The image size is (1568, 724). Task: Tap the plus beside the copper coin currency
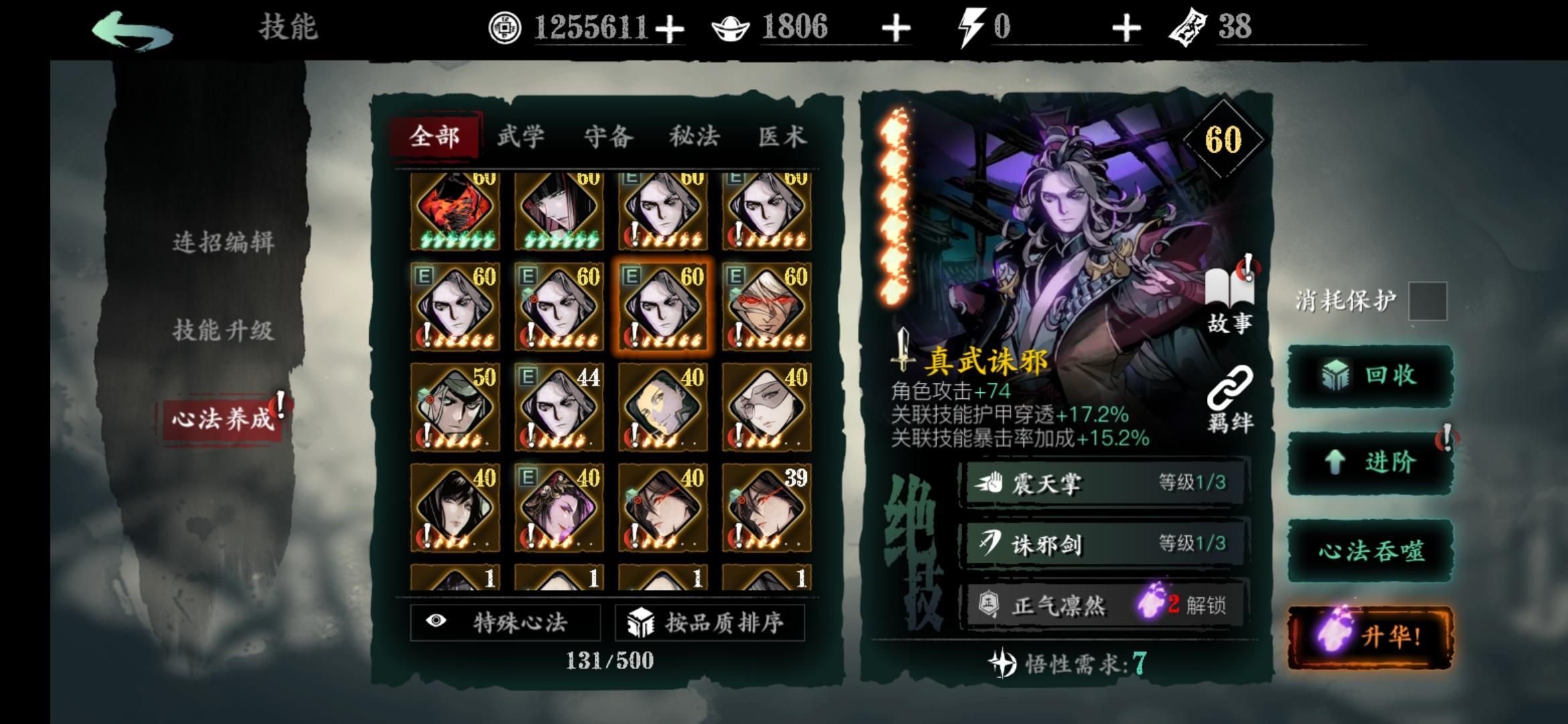(x=671, y=28)
